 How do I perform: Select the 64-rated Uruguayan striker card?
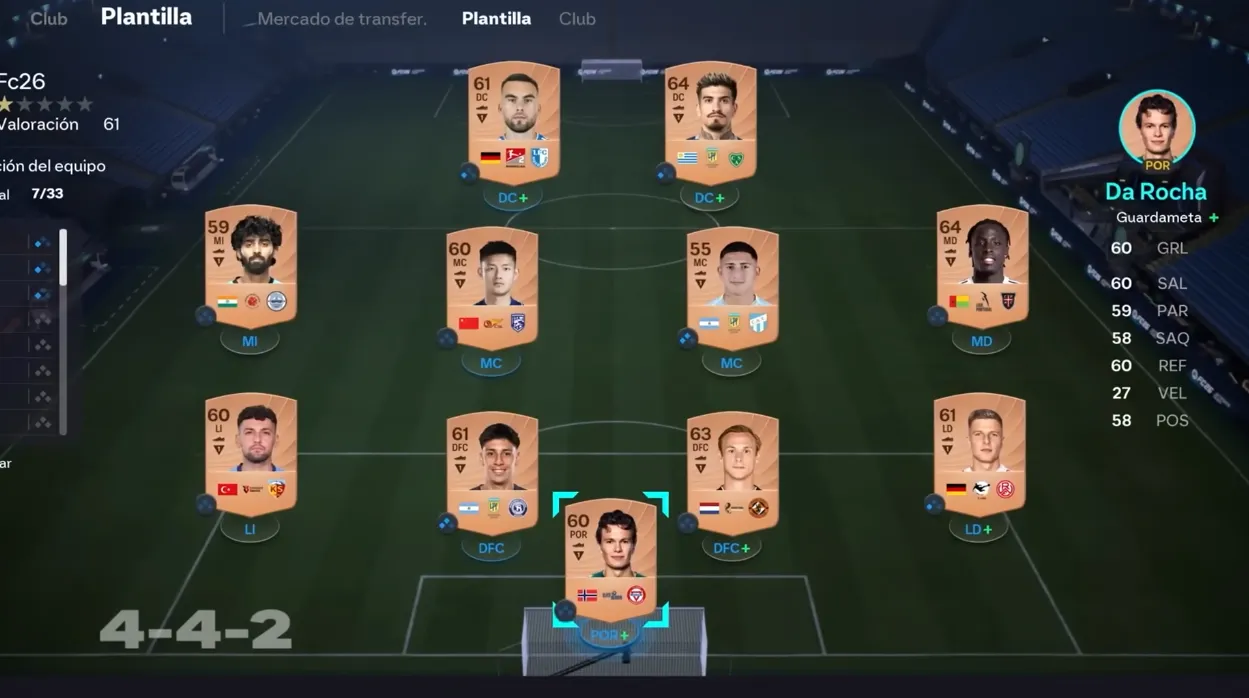click(710, 121)
